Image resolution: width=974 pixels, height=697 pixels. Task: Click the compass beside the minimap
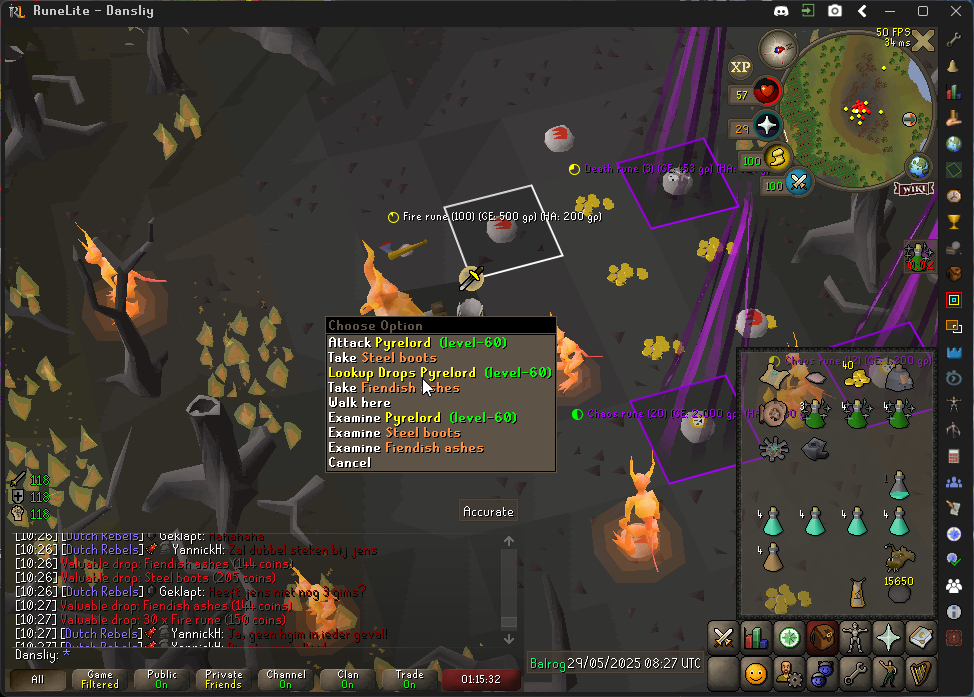click(777, 48)
